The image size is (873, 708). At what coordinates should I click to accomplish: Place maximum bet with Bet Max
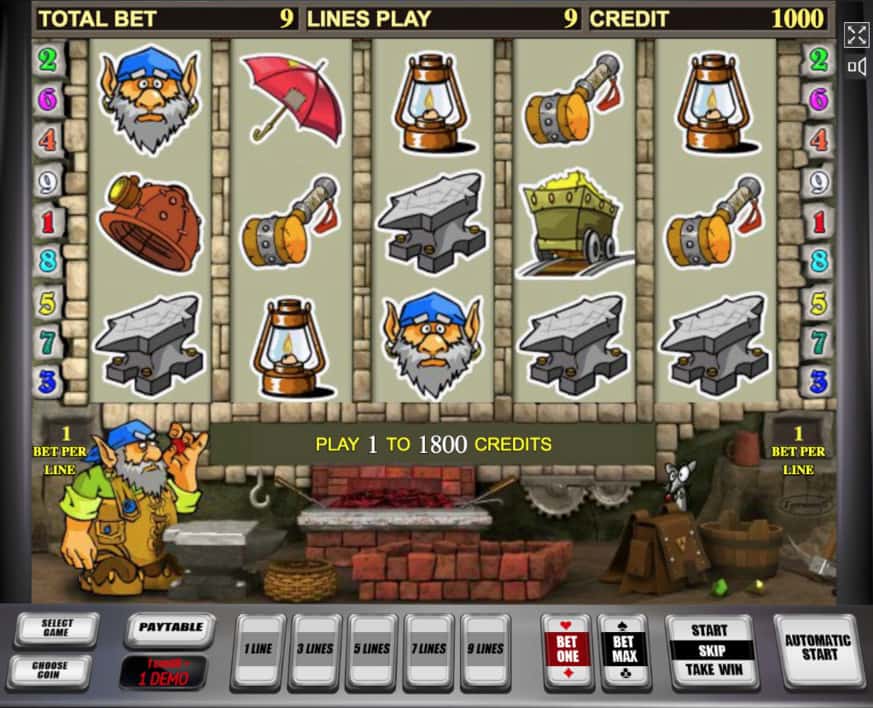(624, 650)
